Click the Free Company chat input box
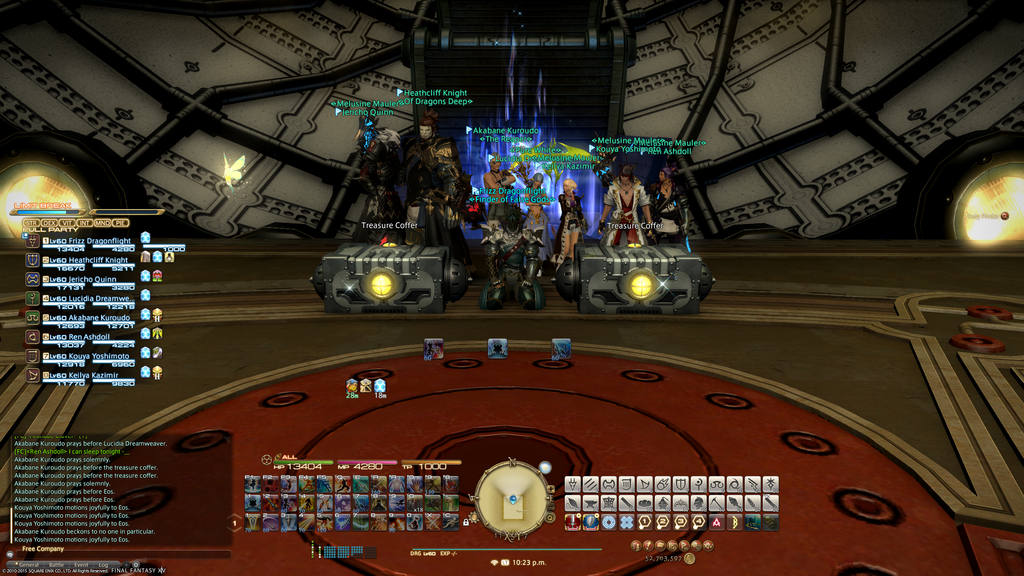This screenshot has width=1024, height=576. pyautogui.click(x=120, y=554)
